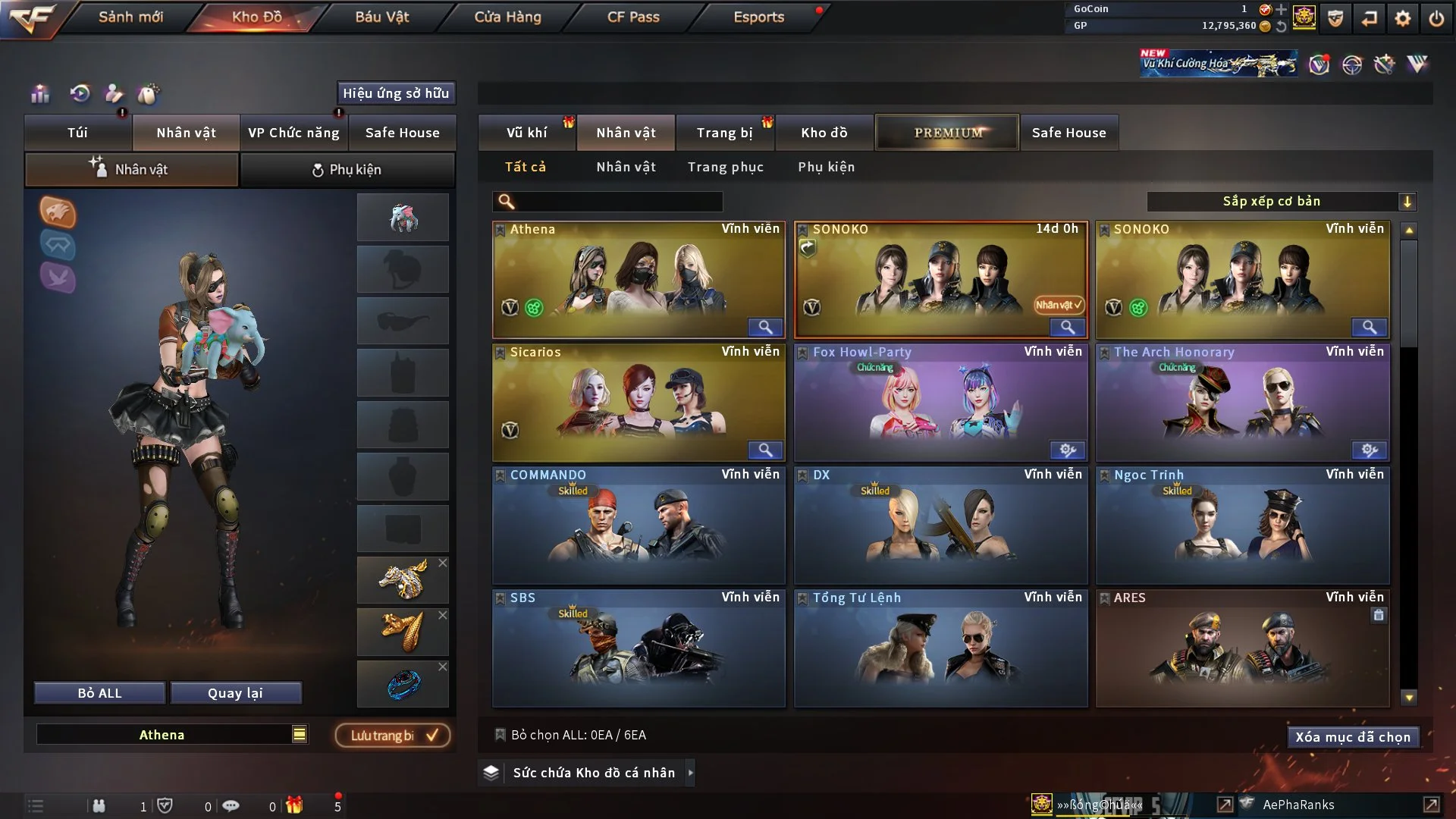Go to the Sảnh mới lobby
Viewport: 1456px width, 819px height.
pos(130,17)
